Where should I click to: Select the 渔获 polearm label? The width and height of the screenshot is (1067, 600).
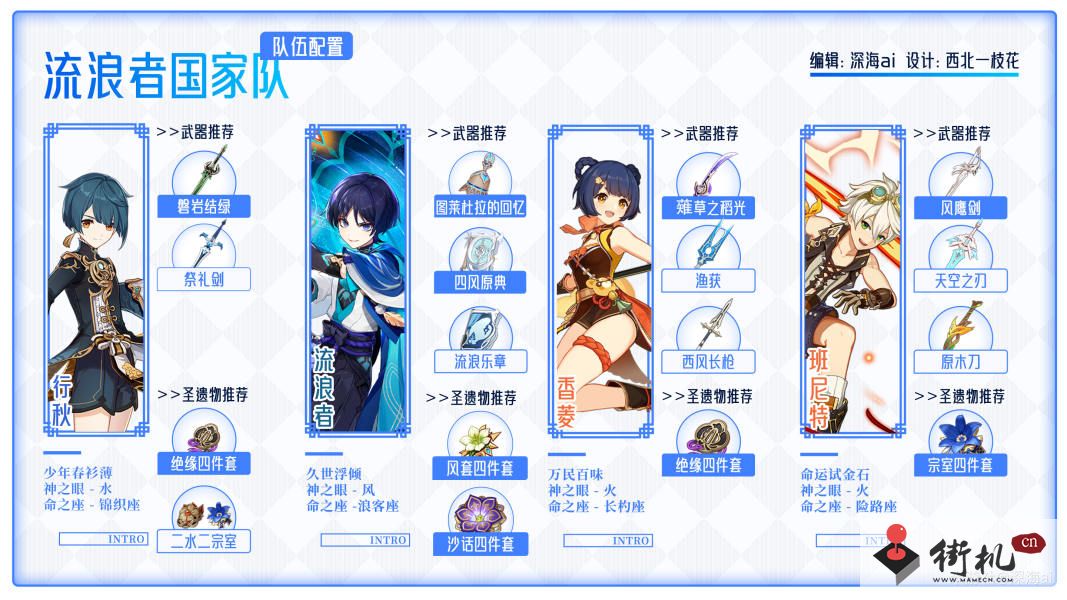[709, 281]
